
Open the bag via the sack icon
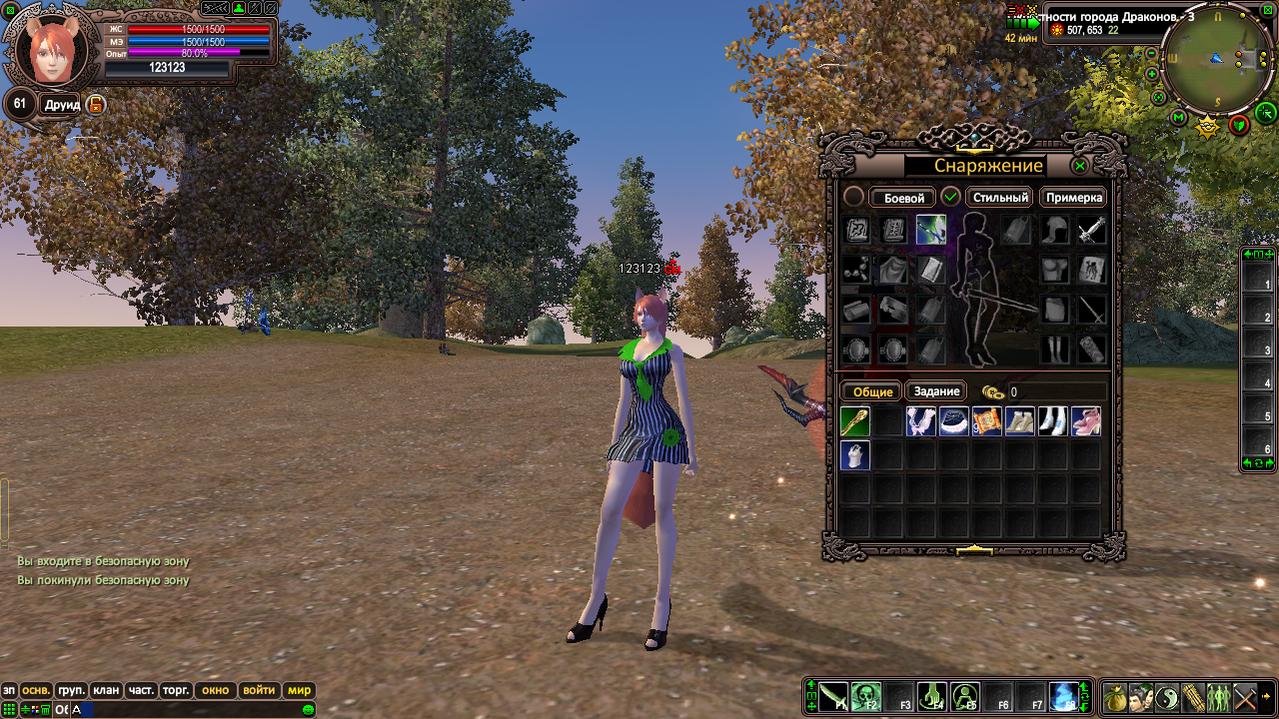tap(1114, 697)
